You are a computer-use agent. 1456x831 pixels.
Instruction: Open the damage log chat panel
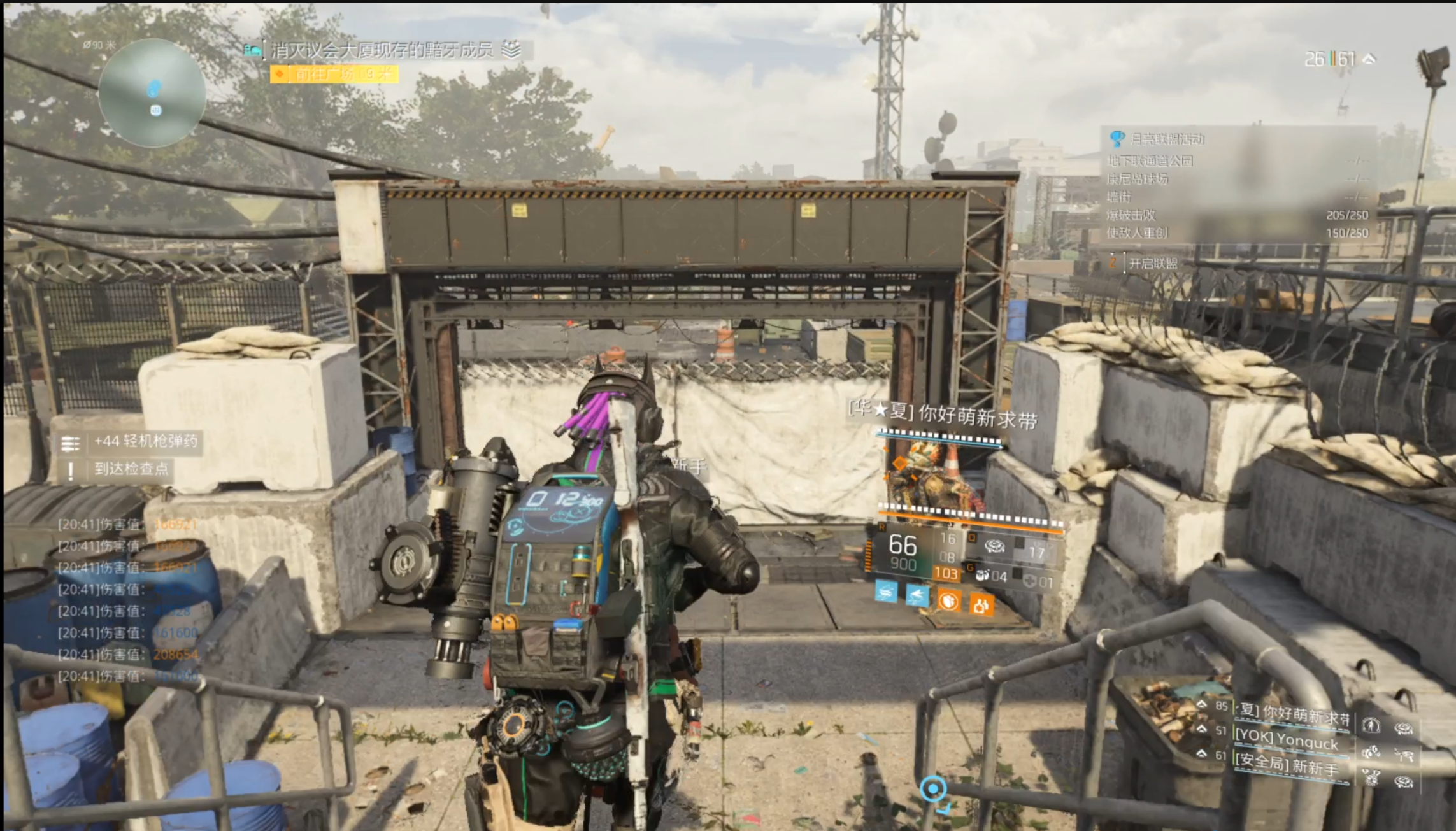point(127,599)
